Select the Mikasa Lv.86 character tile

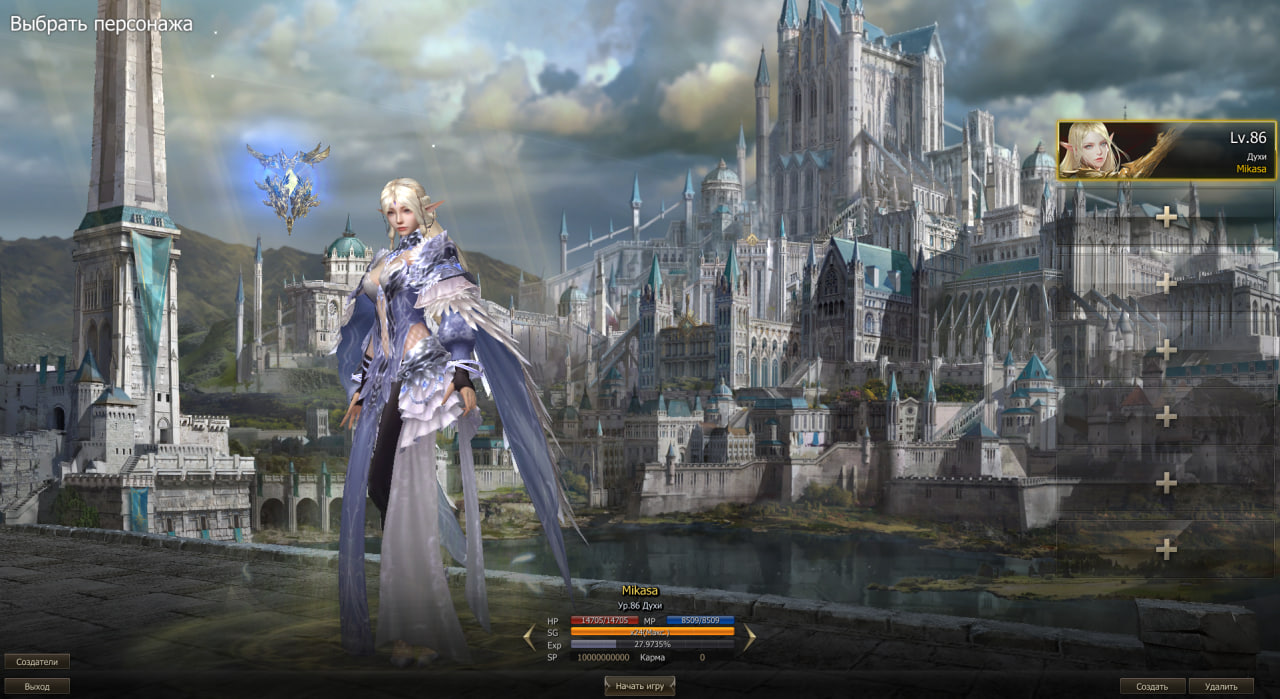click(x=1166, y=150)
